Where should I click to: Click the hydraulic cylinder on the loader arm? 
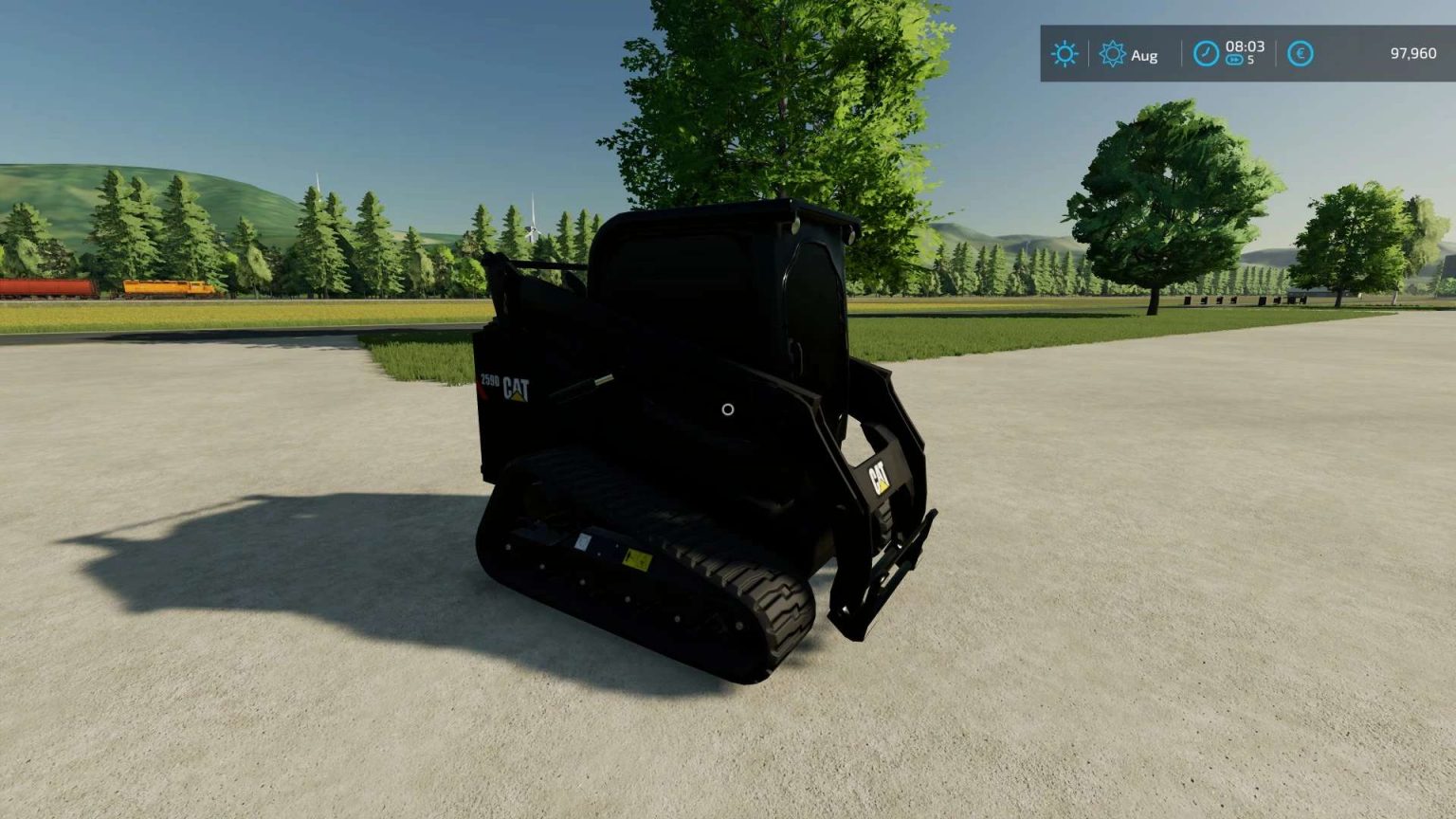(592, 382)
